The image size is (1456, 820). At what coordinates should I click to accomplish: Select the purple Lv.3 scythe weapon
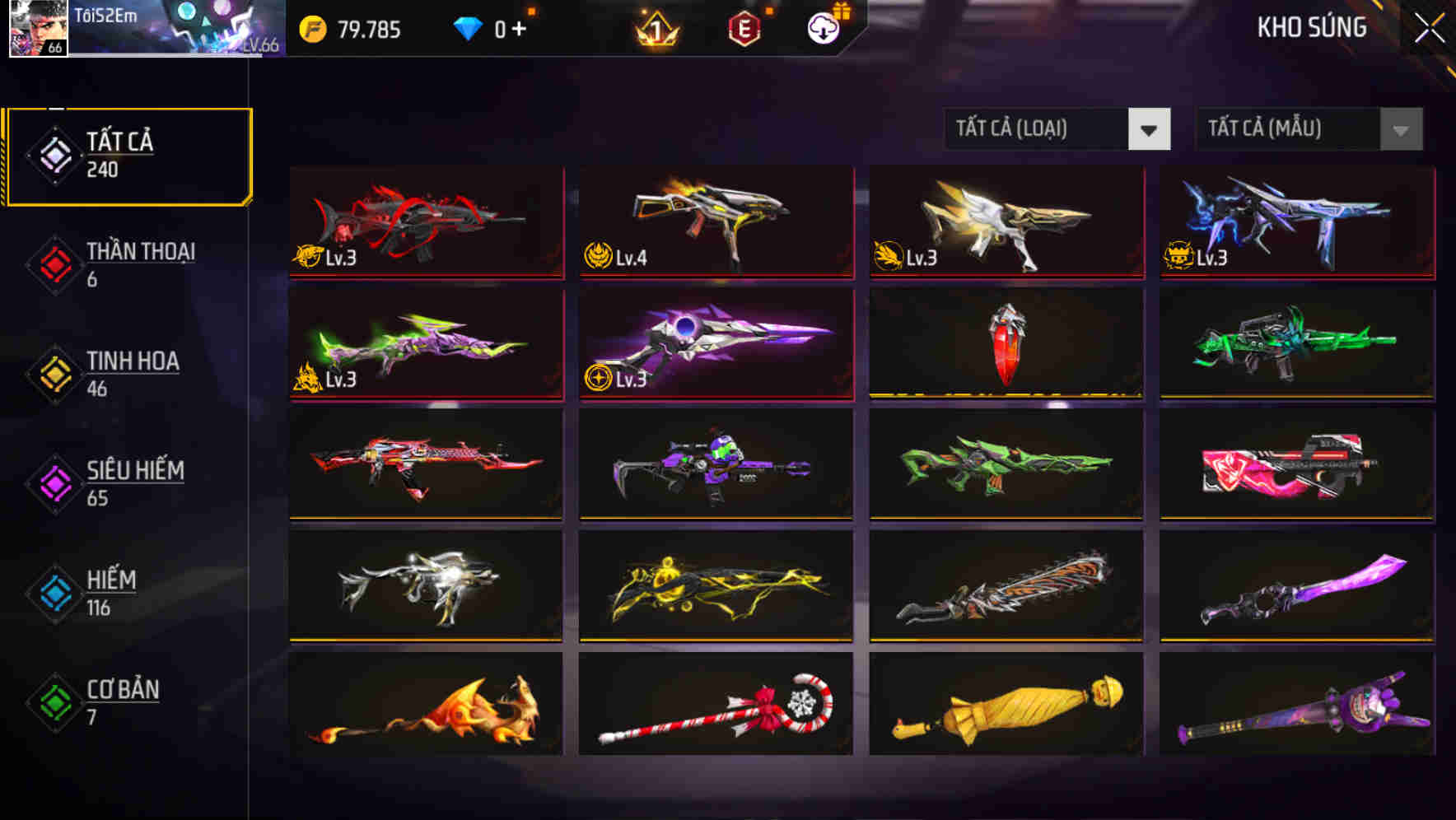coord(715,344)
